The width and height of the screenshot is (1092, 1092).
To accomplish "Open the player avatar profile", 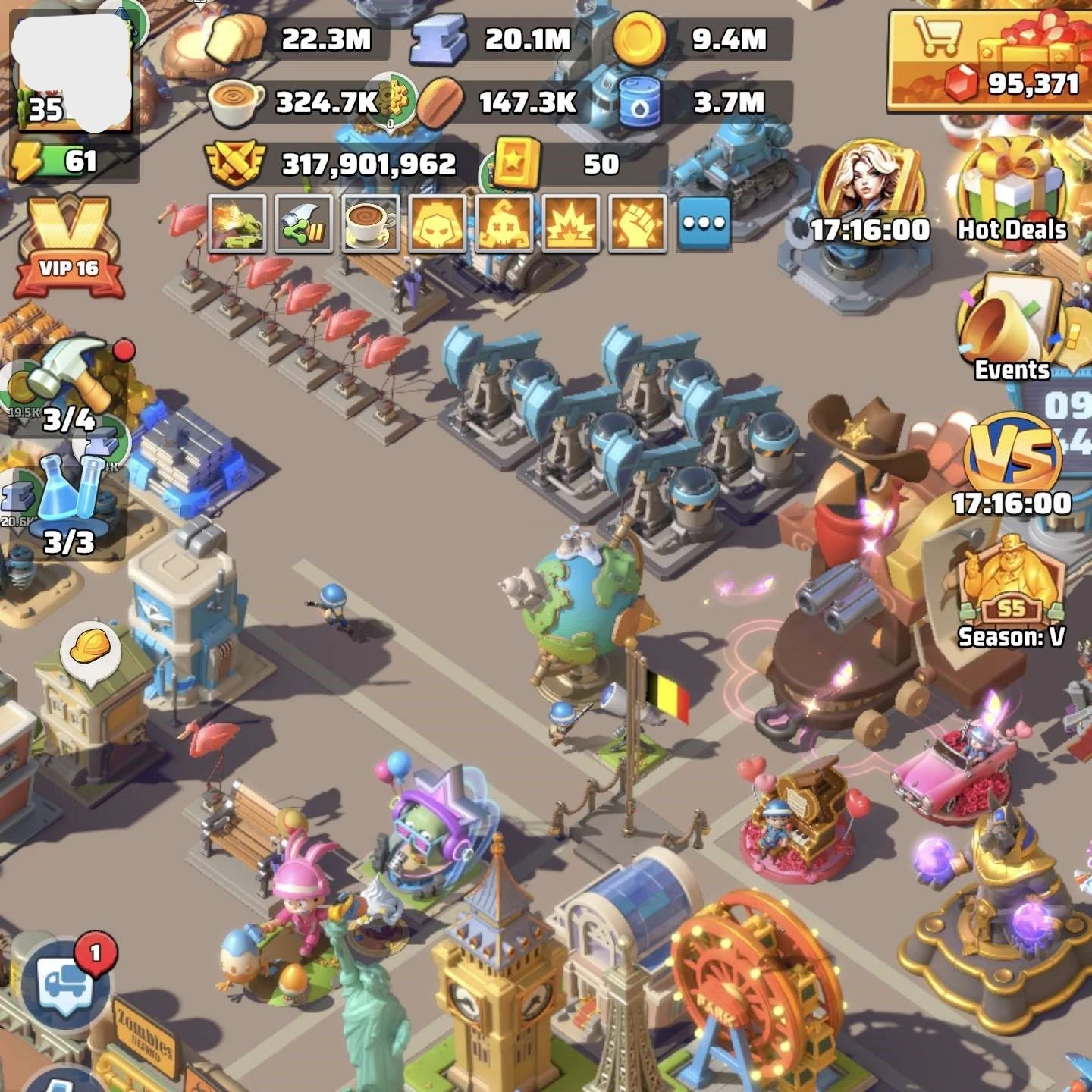I will pyautogui.click(x=74, y=72).
